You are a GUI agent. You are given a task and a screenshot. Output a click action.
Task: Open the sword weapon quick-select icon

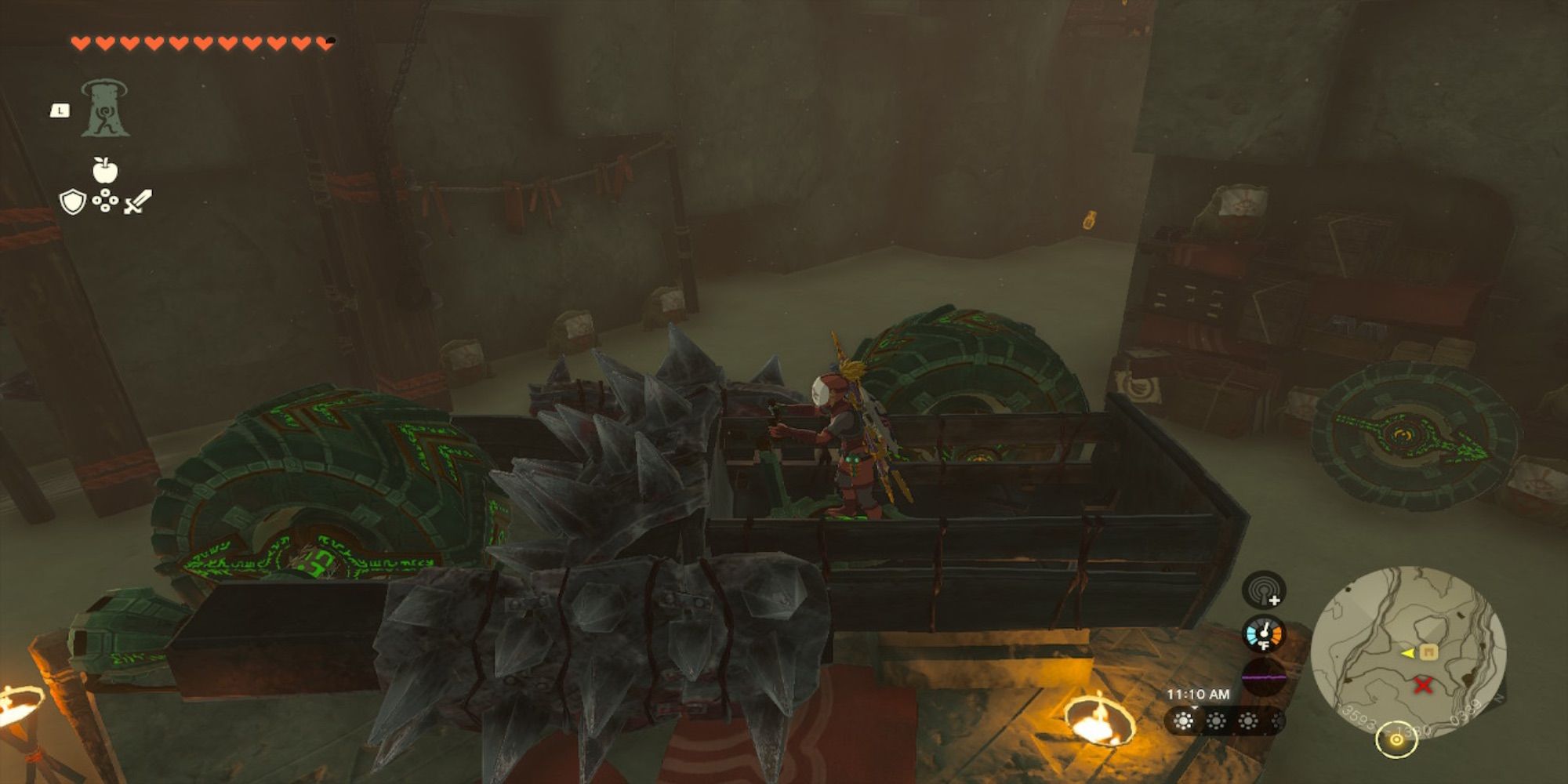[x=137, y=202]
